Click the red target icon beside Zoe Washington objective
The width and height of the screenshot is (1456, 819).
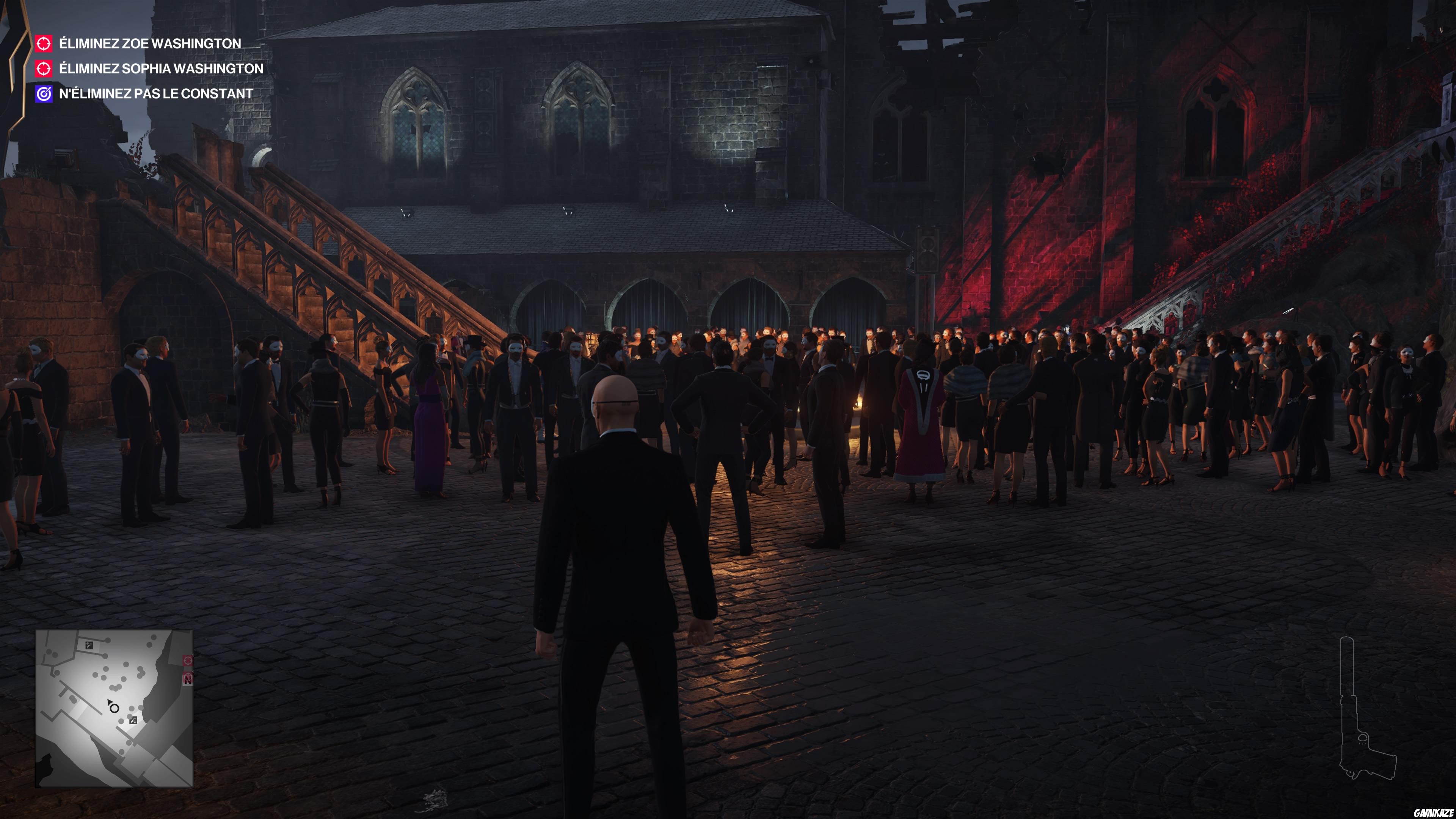44,44
